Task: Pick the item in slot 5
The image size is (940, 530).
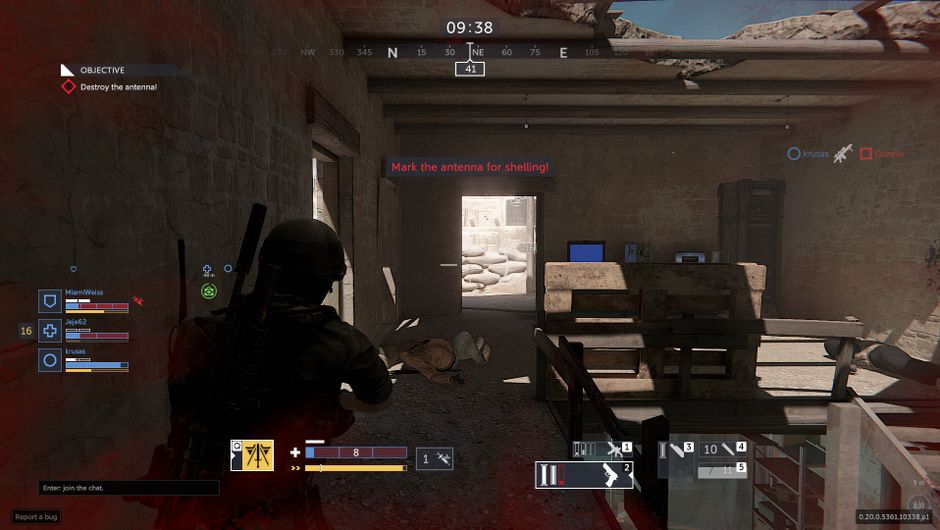Action: pyautogui.click(x=722, y=468)
